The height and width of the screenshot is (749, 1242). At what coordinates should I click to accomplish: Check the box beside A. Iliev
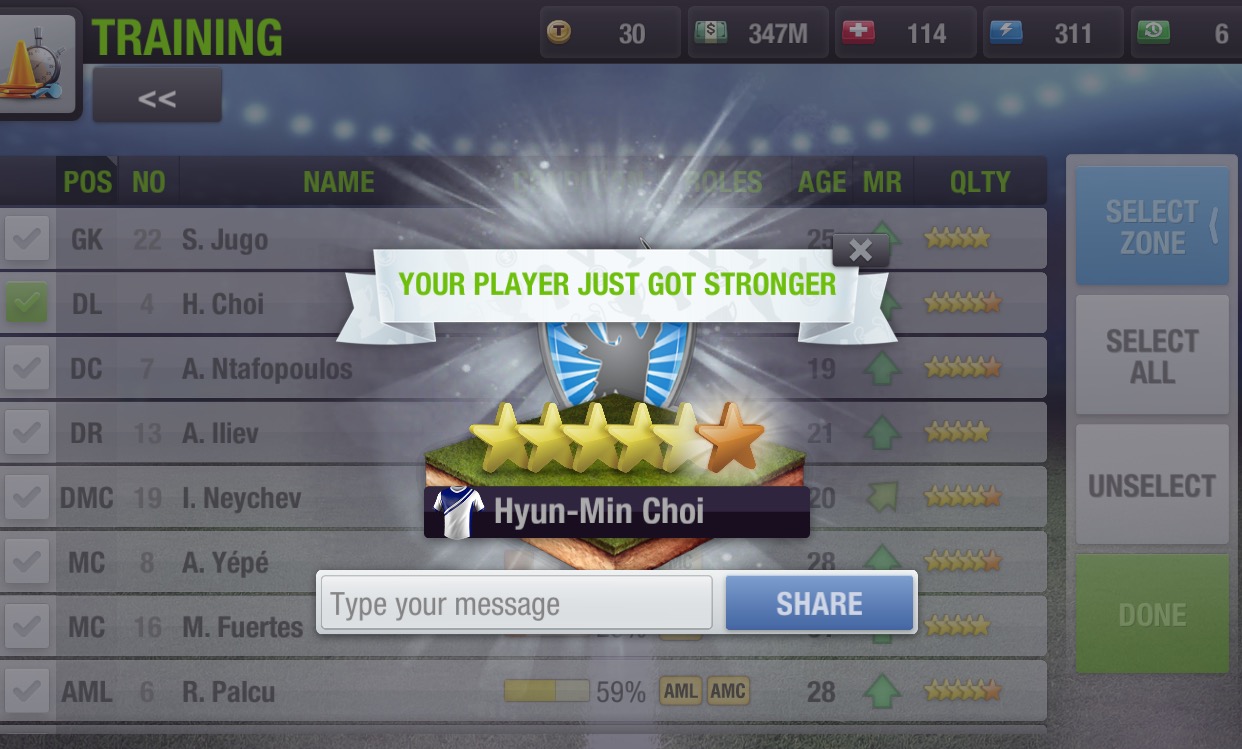click(27, 433)
